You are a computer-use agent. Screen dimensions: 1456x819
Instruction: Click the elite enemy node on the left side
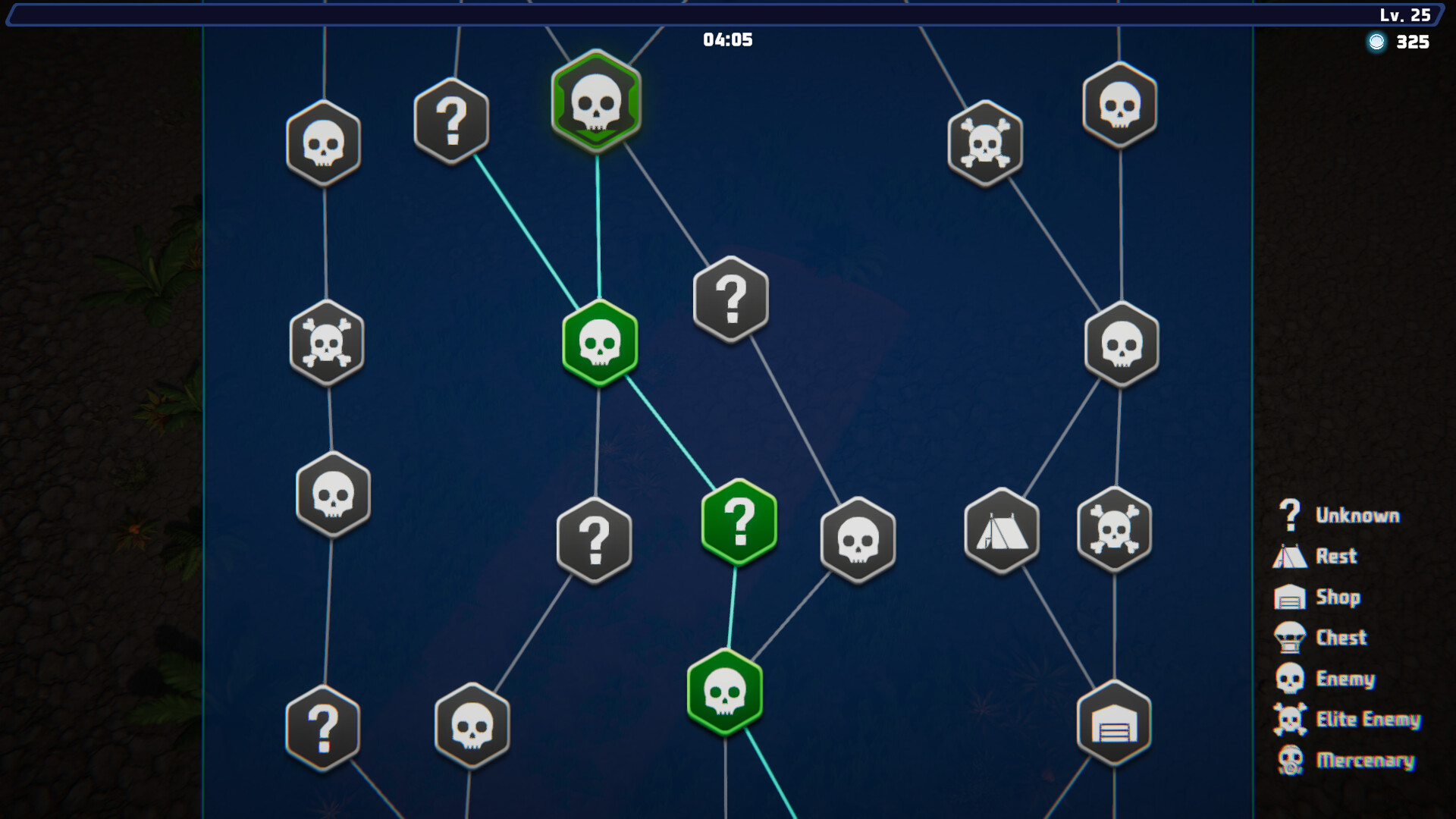click(x=326, y=345)
